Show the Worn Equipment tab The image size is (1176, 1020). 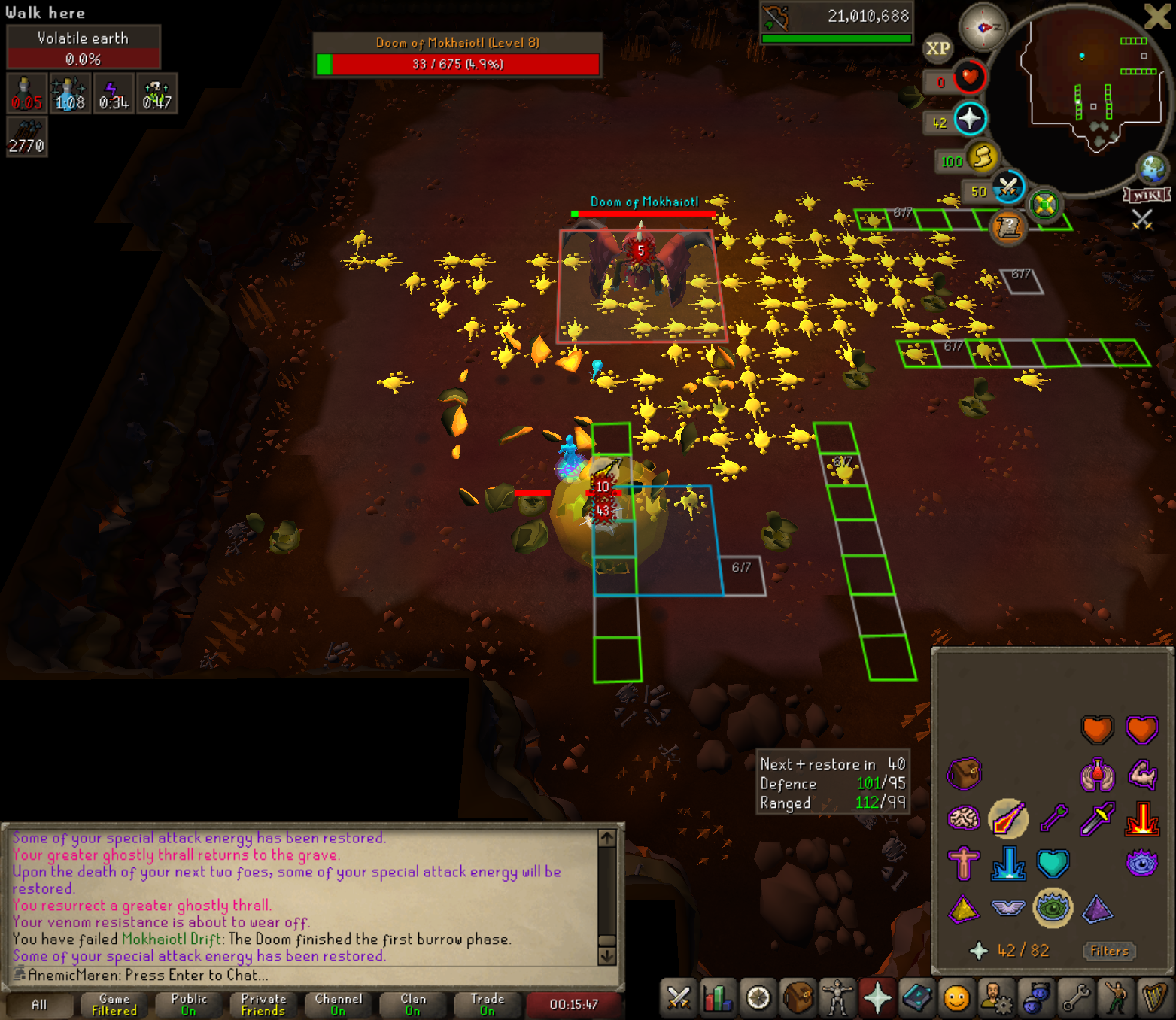point(837,998)
